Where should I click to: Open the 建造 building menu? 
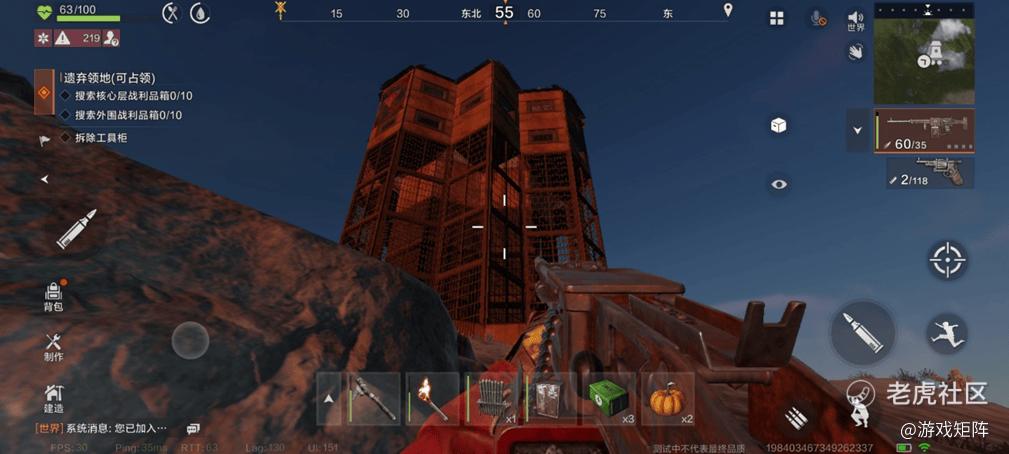pos(53,398)
